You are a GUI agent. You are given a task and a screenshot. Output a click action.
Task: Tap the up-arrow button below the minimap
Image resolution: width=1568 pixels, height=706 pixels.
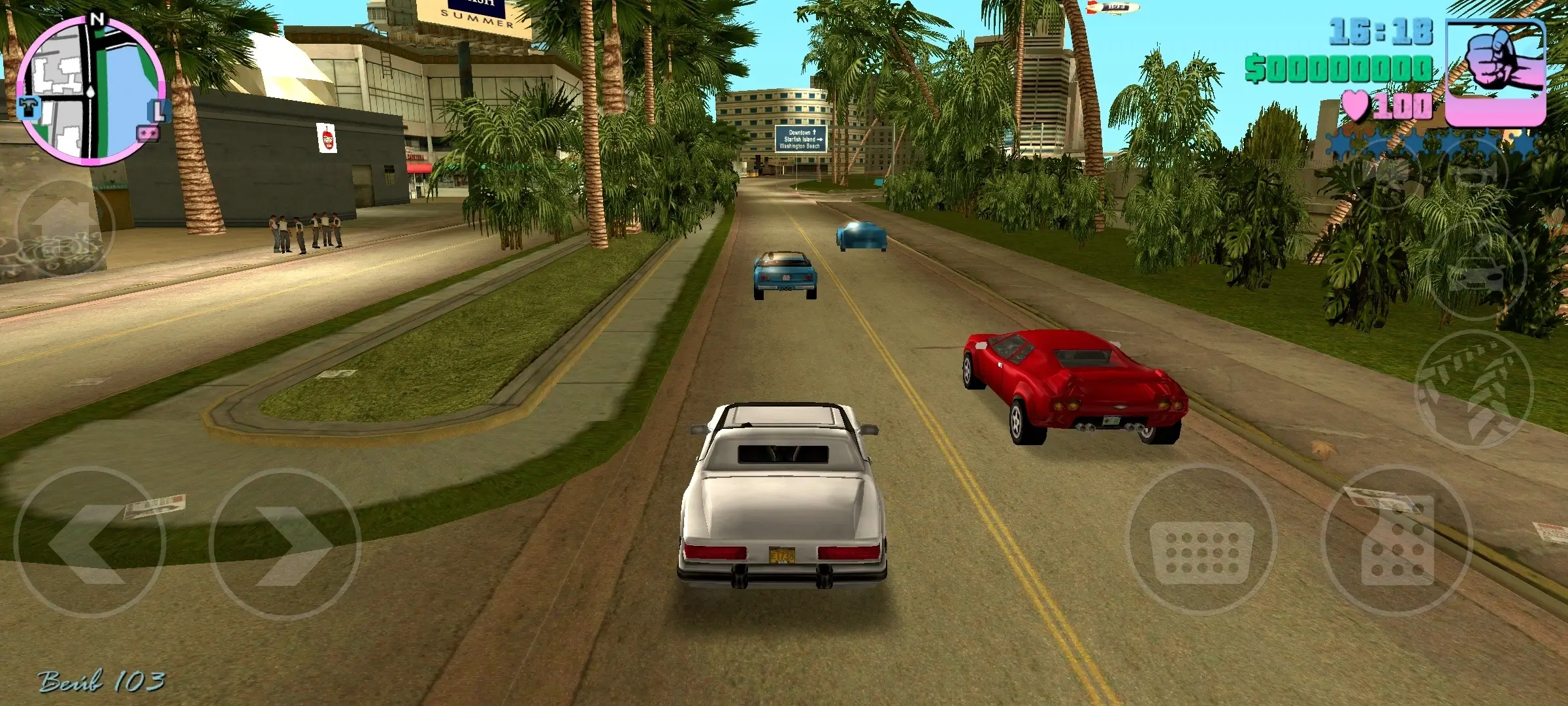(63, 227)
